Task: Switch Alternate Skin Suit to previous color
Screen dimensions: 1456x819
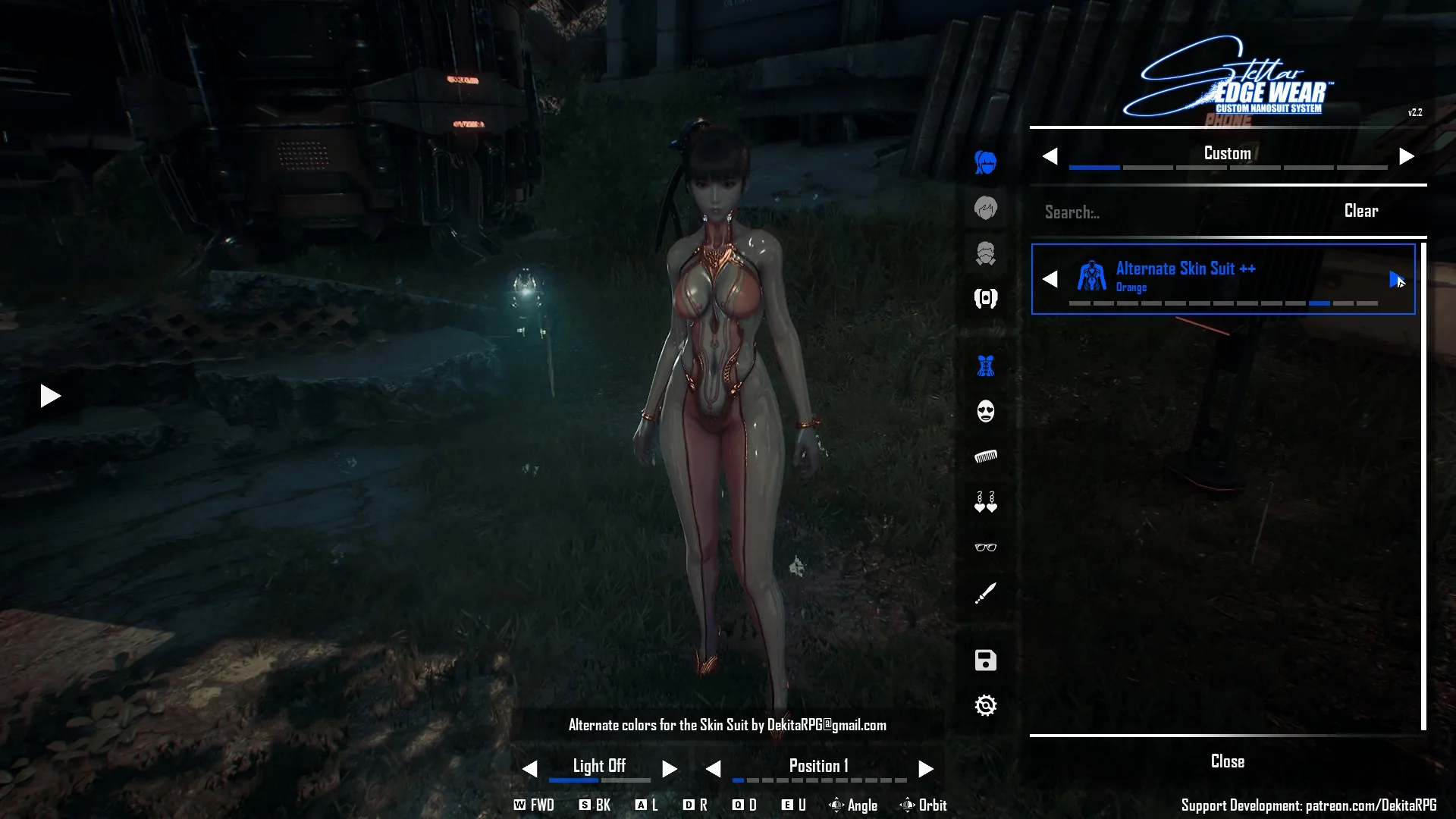Action: (x=1050, y=279)
